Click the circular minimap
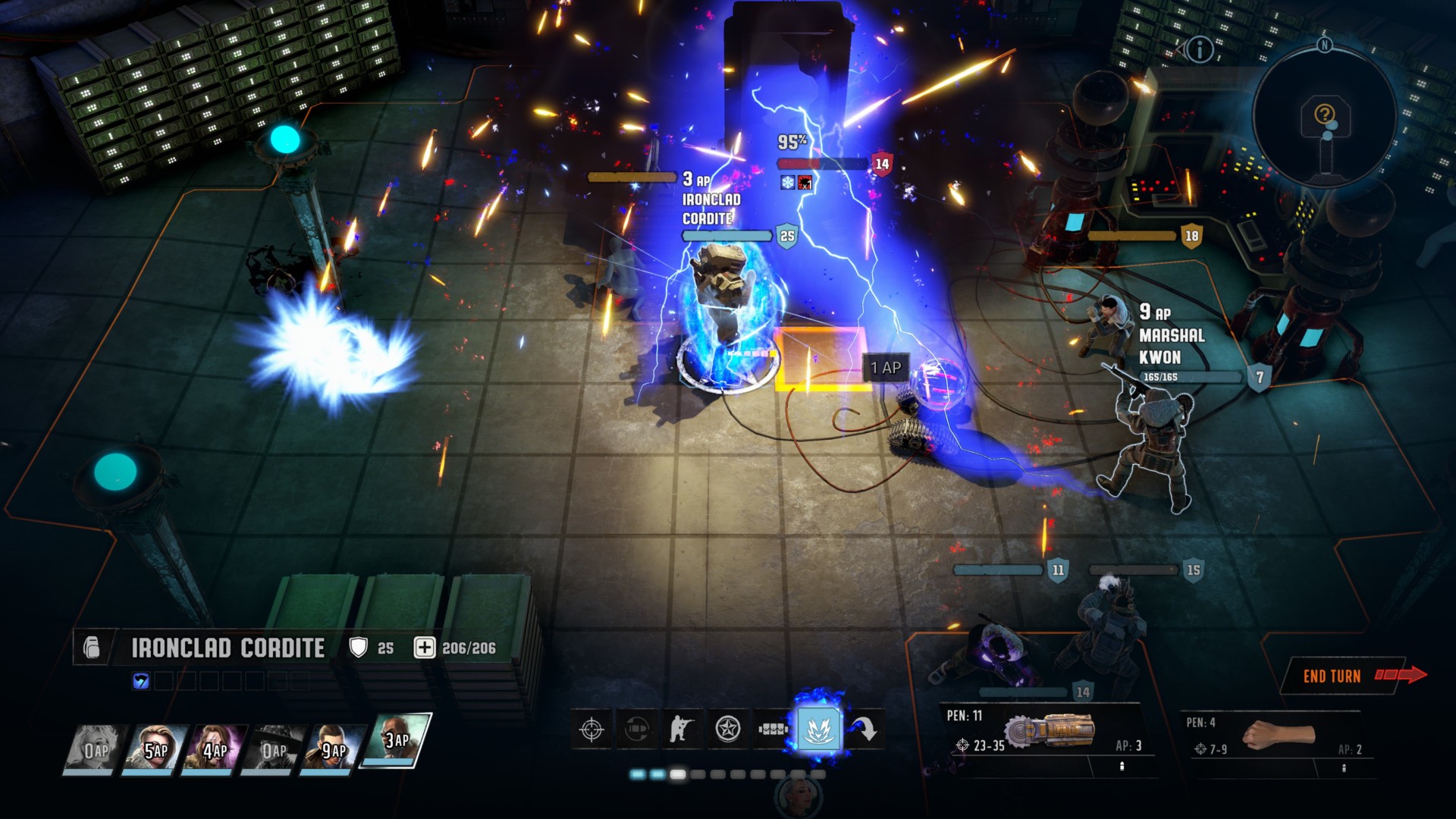Viewport: 1456px width, 819px height. pyautogui.click(x=1324, y=115)
